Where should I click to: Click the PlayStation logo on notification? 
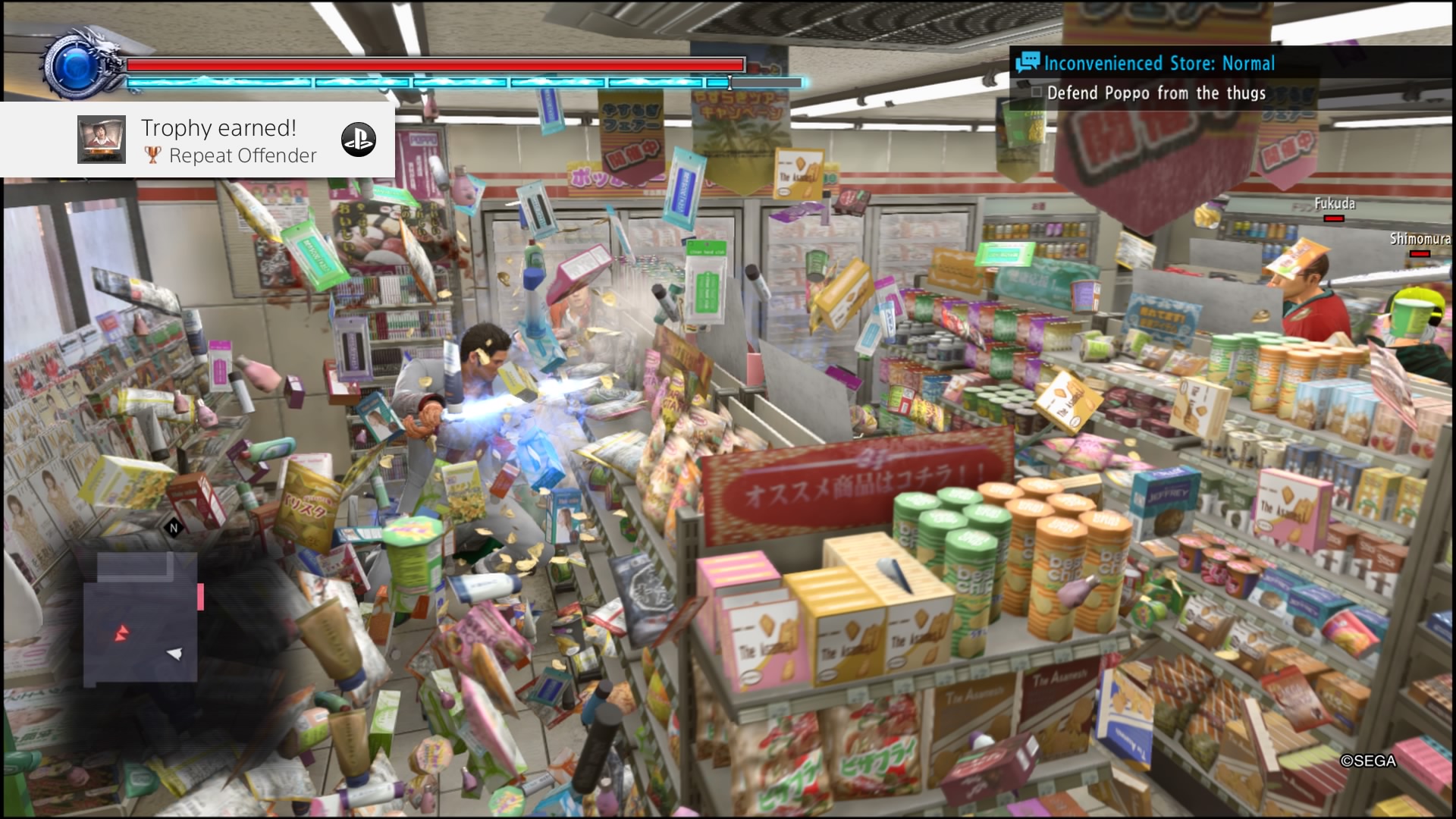[358, 140]
